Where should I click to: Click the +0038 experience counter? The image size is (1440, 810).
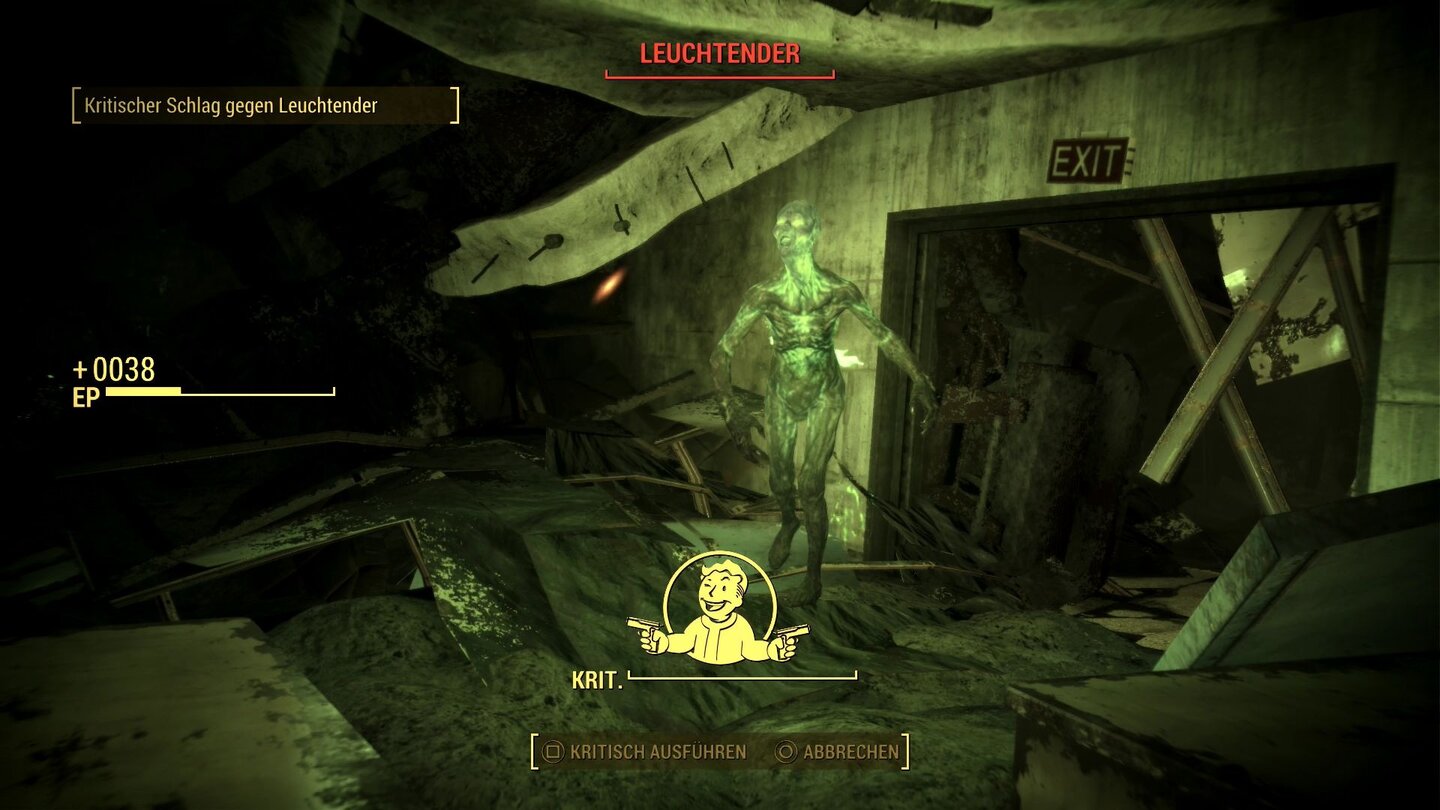coord(113,372)
